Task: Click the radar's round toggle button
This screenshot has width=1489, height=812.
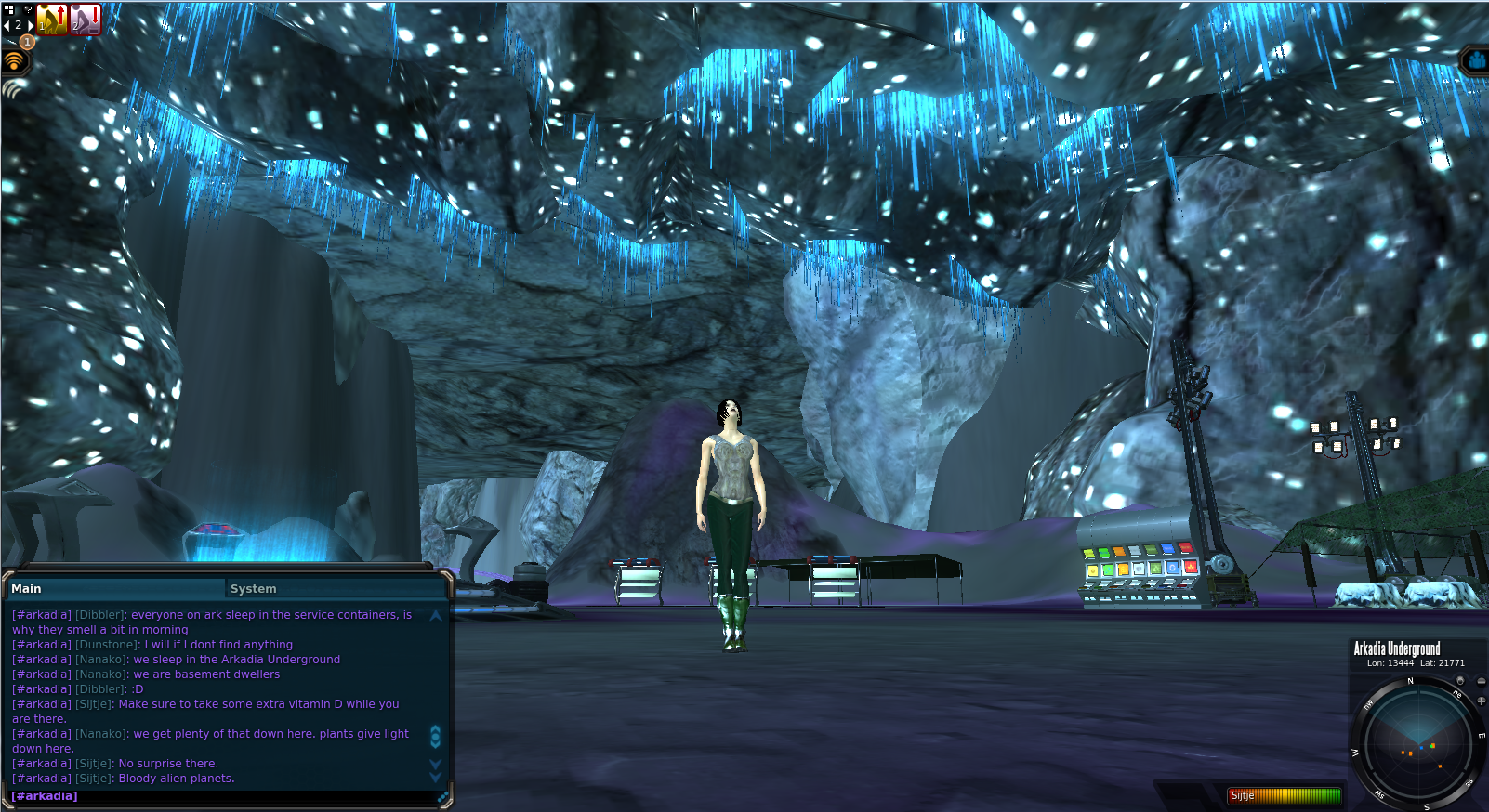Action: [1460, 682]
